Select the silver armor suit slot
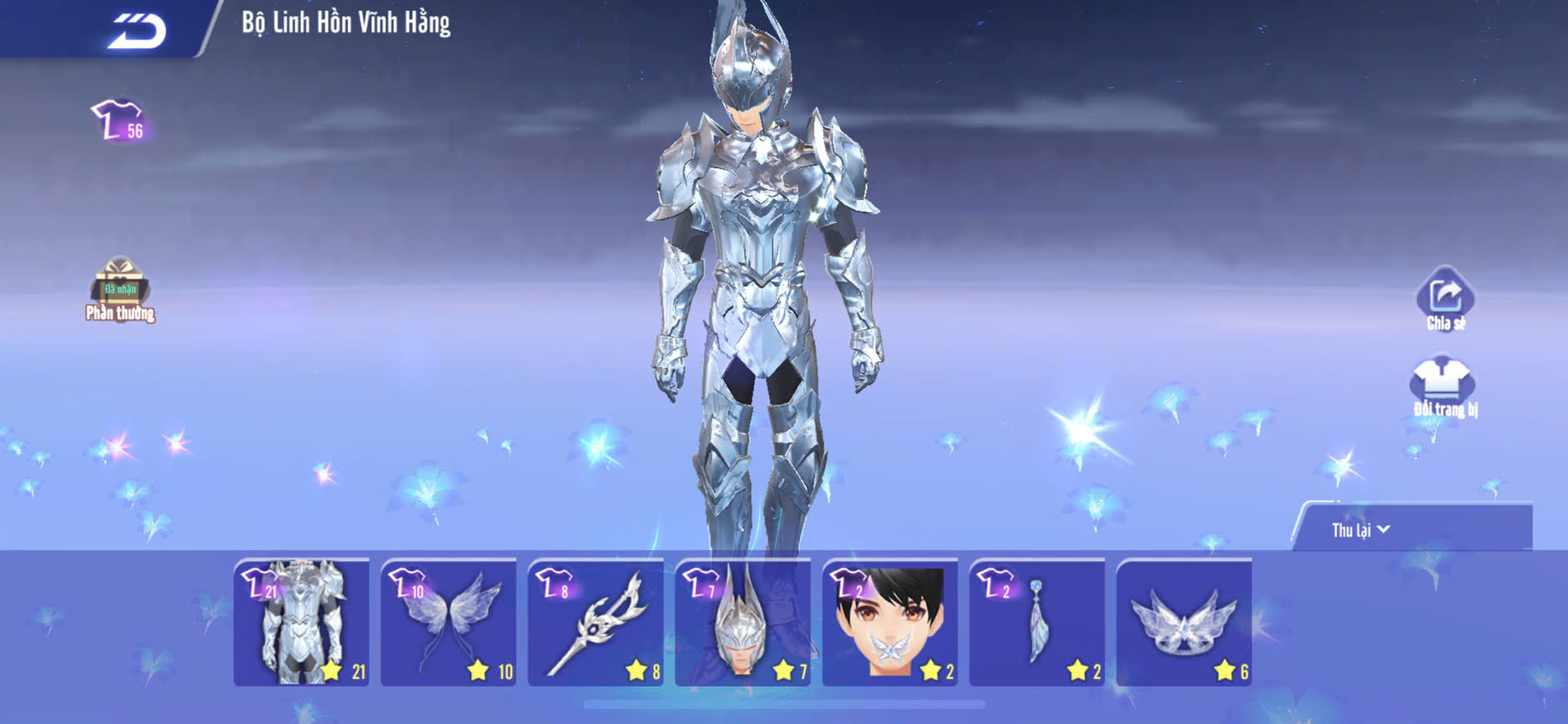1568x724 pixels. (x=301, y=622)
